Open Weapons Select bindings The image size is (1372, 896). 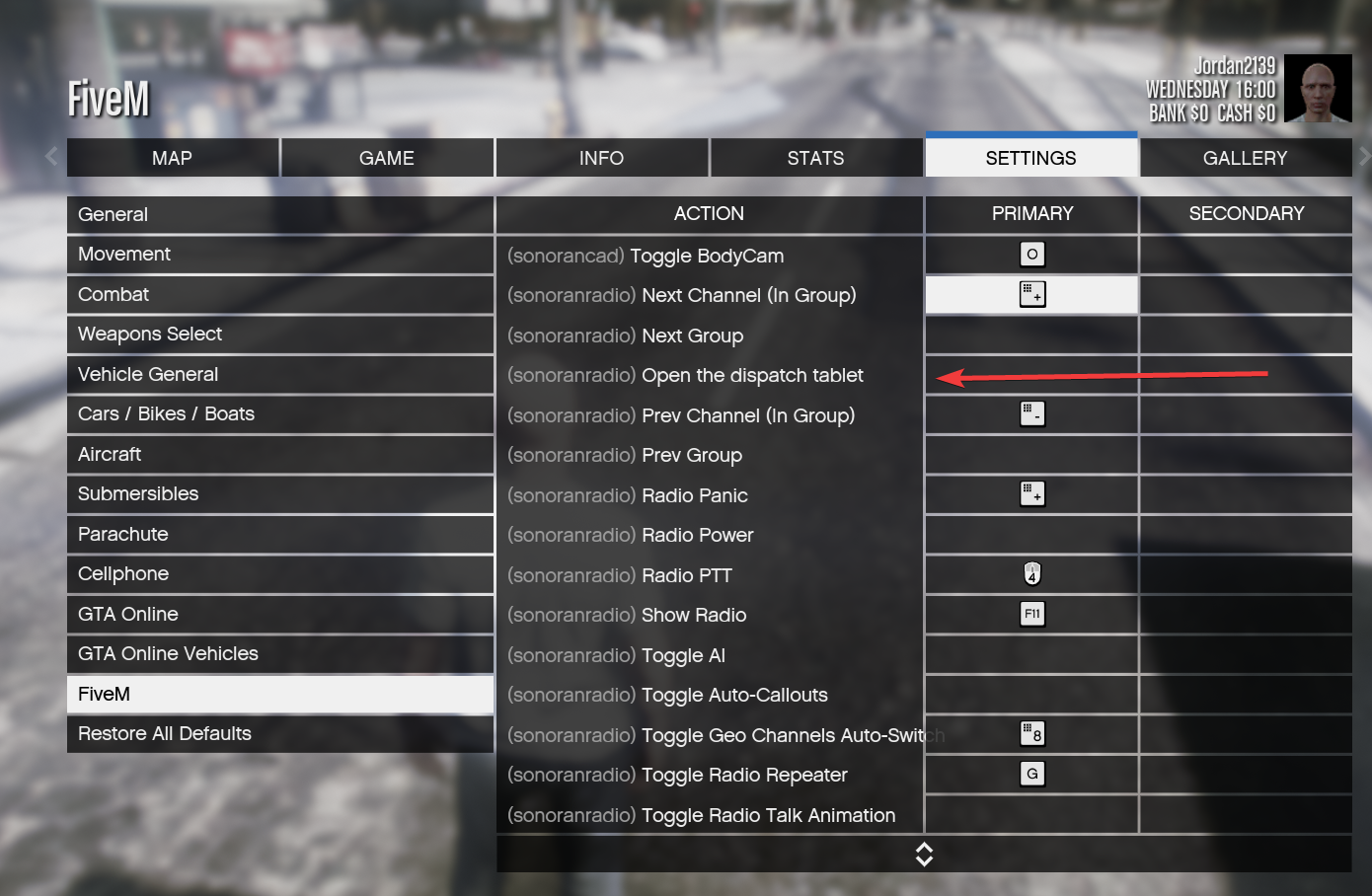click(x=280, y=335)
